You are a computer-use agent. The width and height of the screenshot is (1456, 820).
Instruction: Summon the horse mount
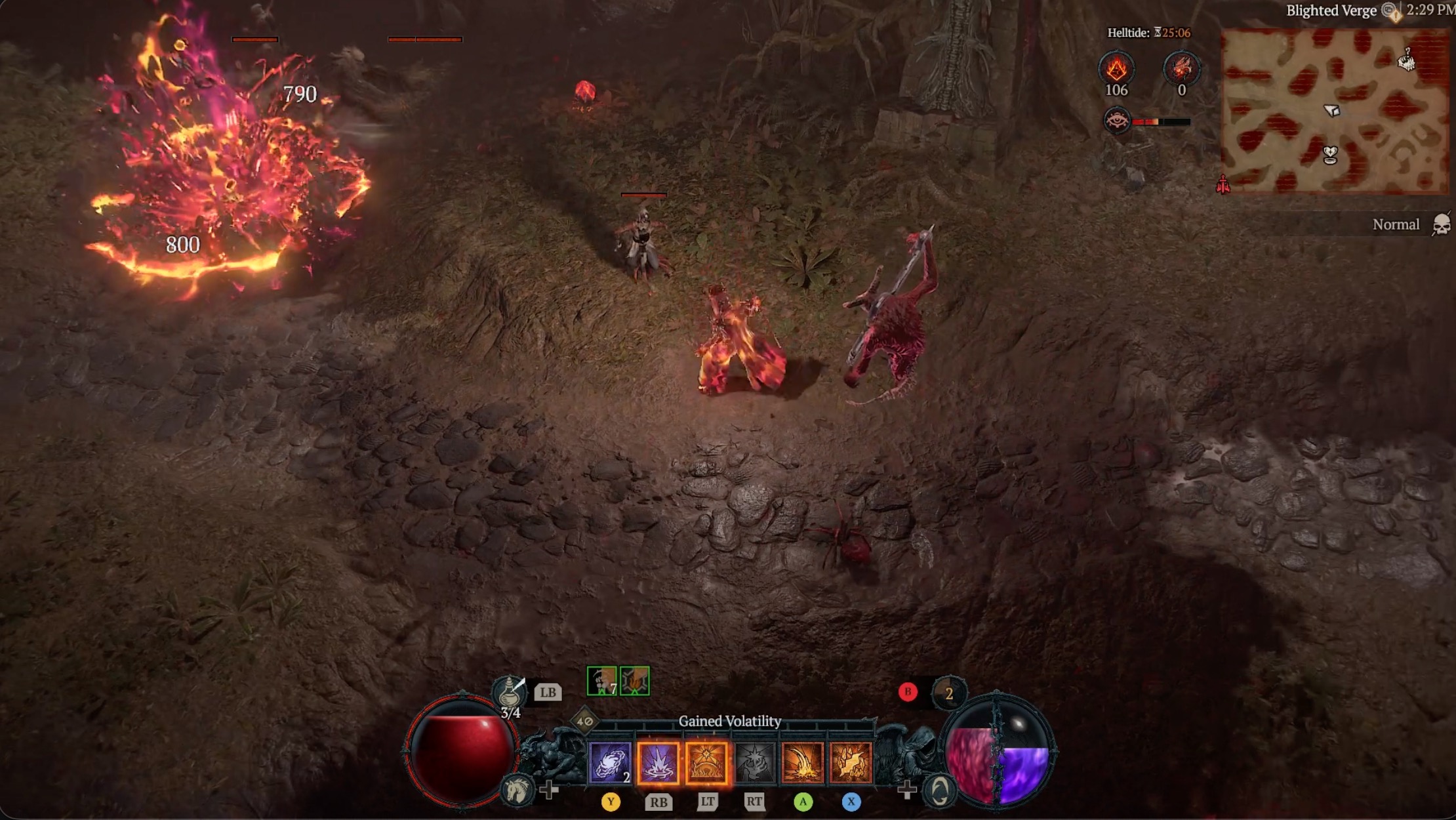coord(516,789)
